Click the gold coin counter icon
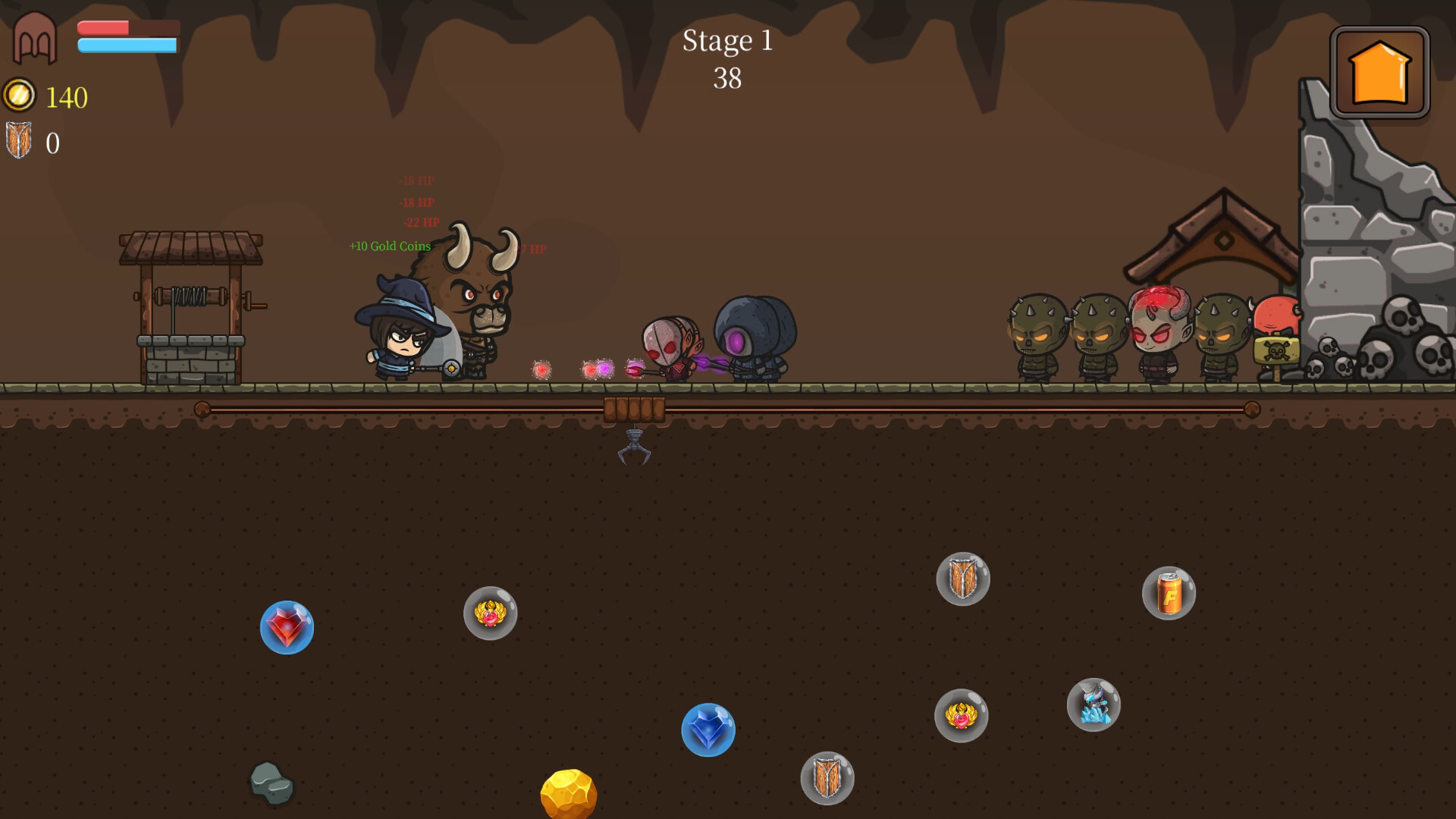This screenshot has width=1456, height=819. (x=19, y=96)
